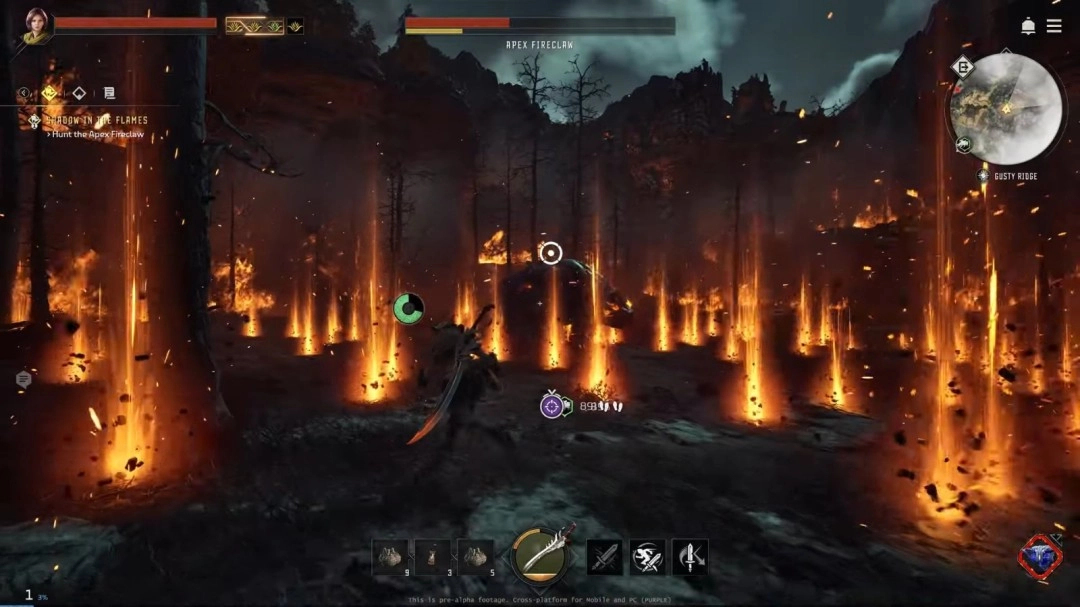The width and height of the screenshot is (1080, 607).
Task: Use the pouch item with count 5
Action: tap(475, 557)
